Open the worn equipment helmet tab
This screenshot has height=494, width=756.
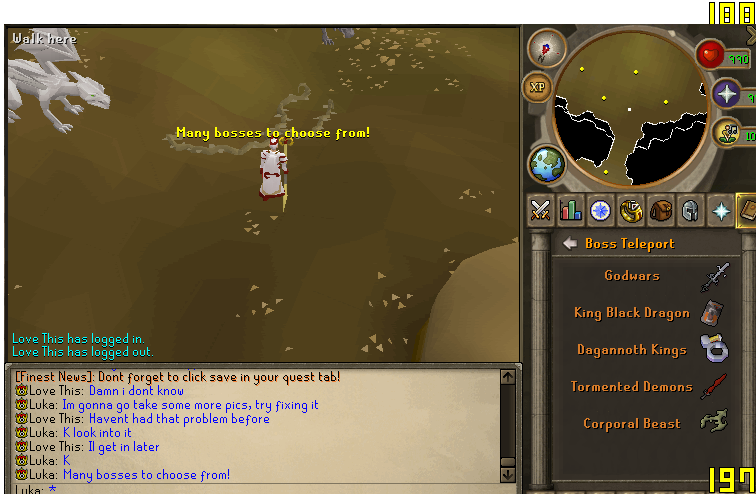tap(689, 210)
